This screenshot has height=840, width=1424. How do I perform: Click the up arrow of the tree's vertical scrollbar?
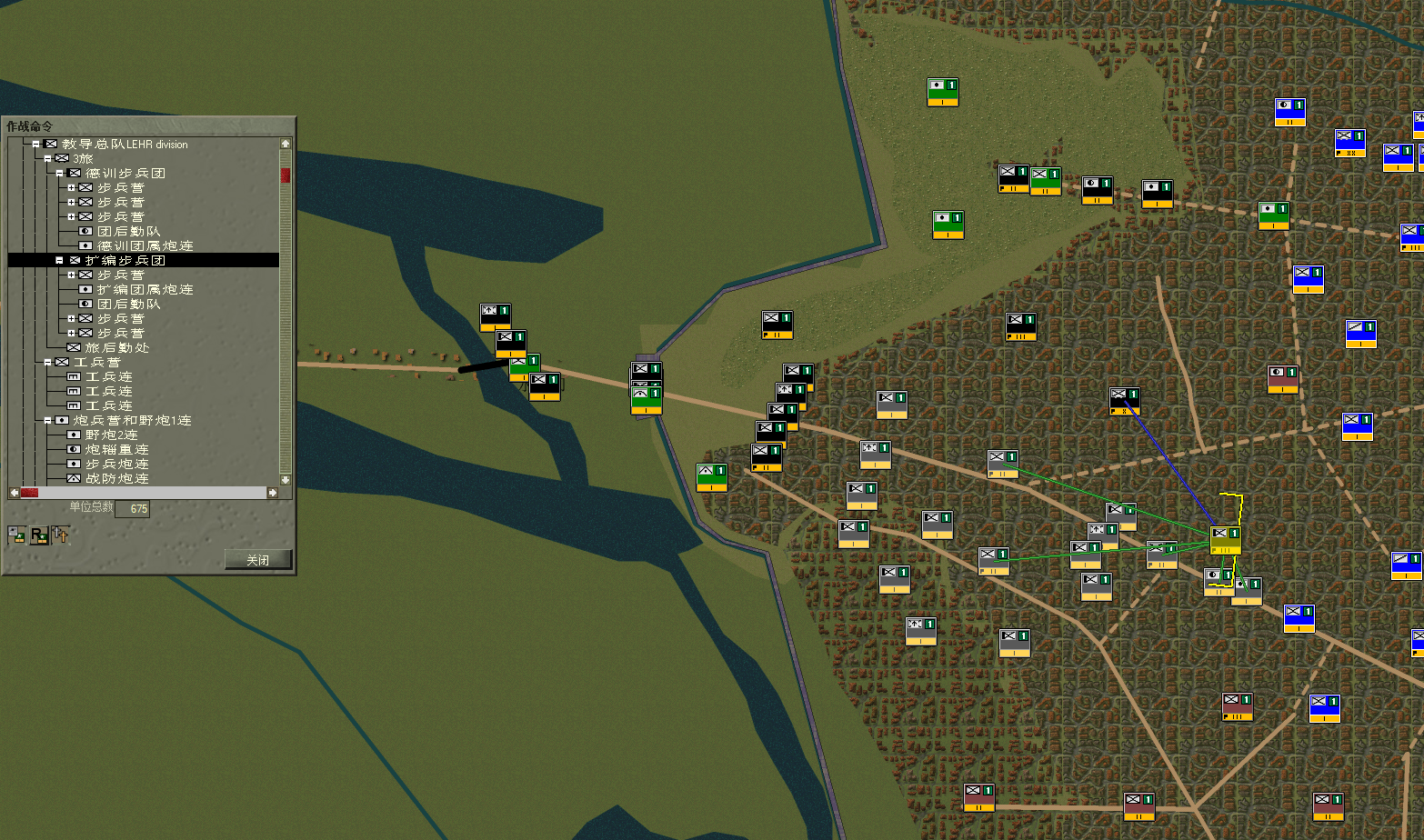pyautogui.click(x=285, y=142)
